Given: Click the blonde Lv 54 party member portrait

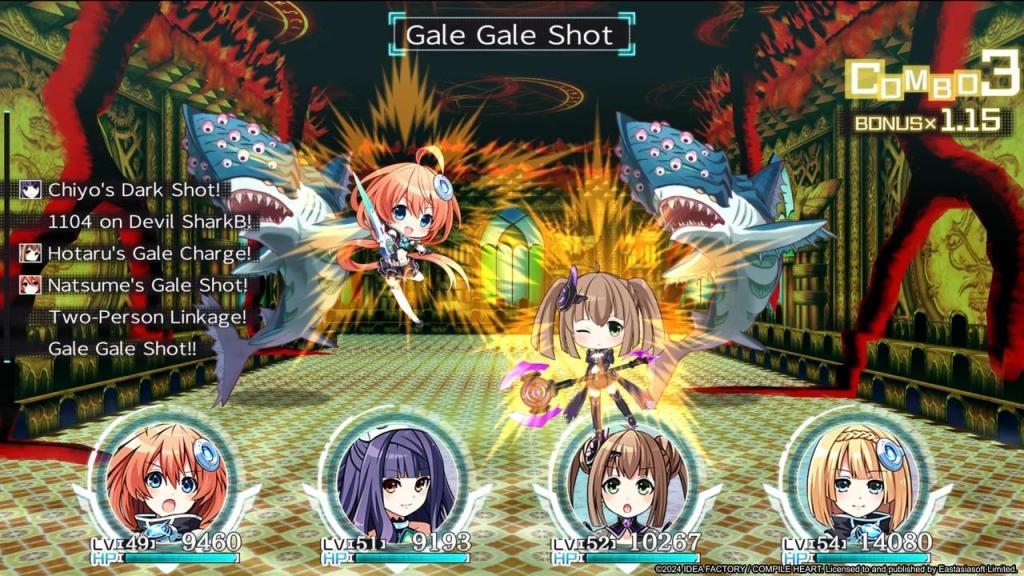Looking at the screenshot, I should pos(848,479).
